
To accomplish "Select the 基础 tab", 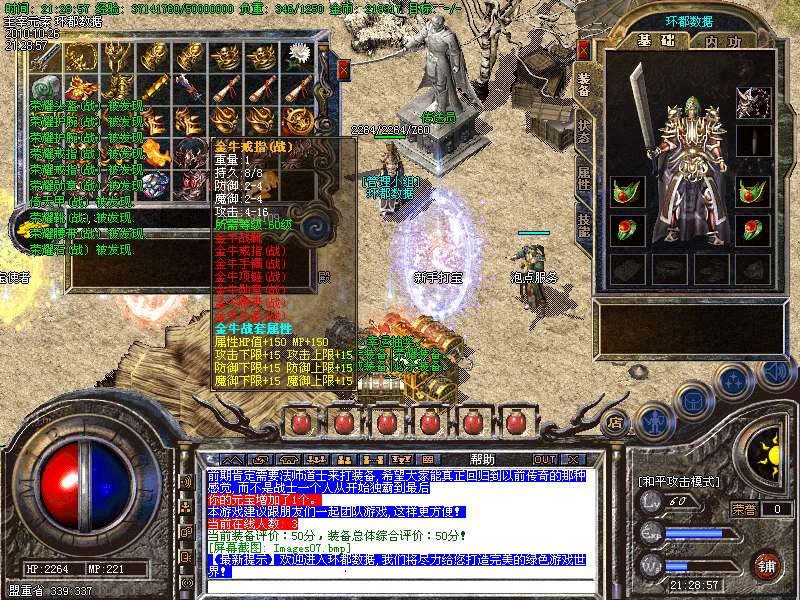I will click(656, 42).
